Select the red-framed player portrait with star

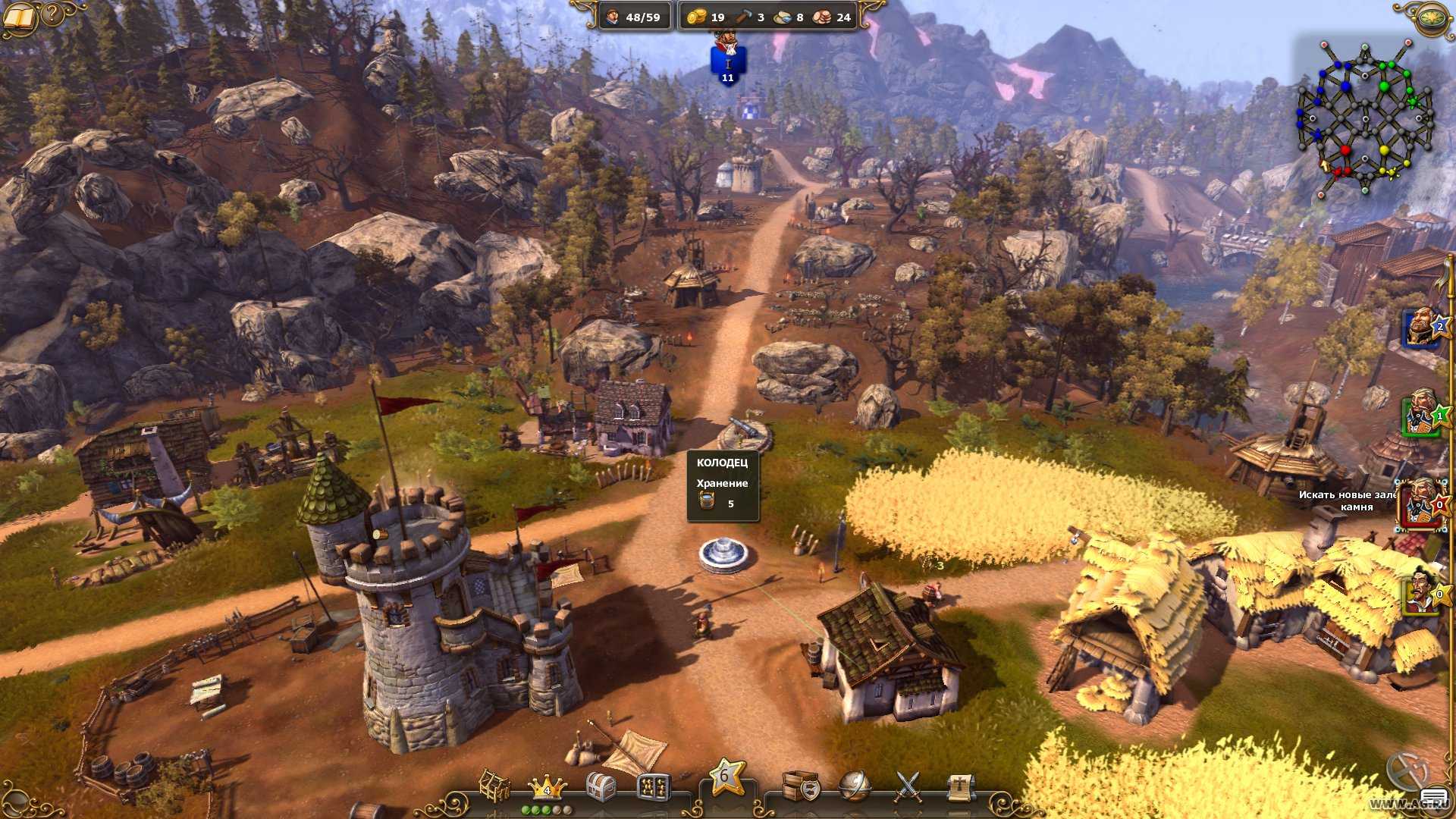click(x=1419, y=504)
